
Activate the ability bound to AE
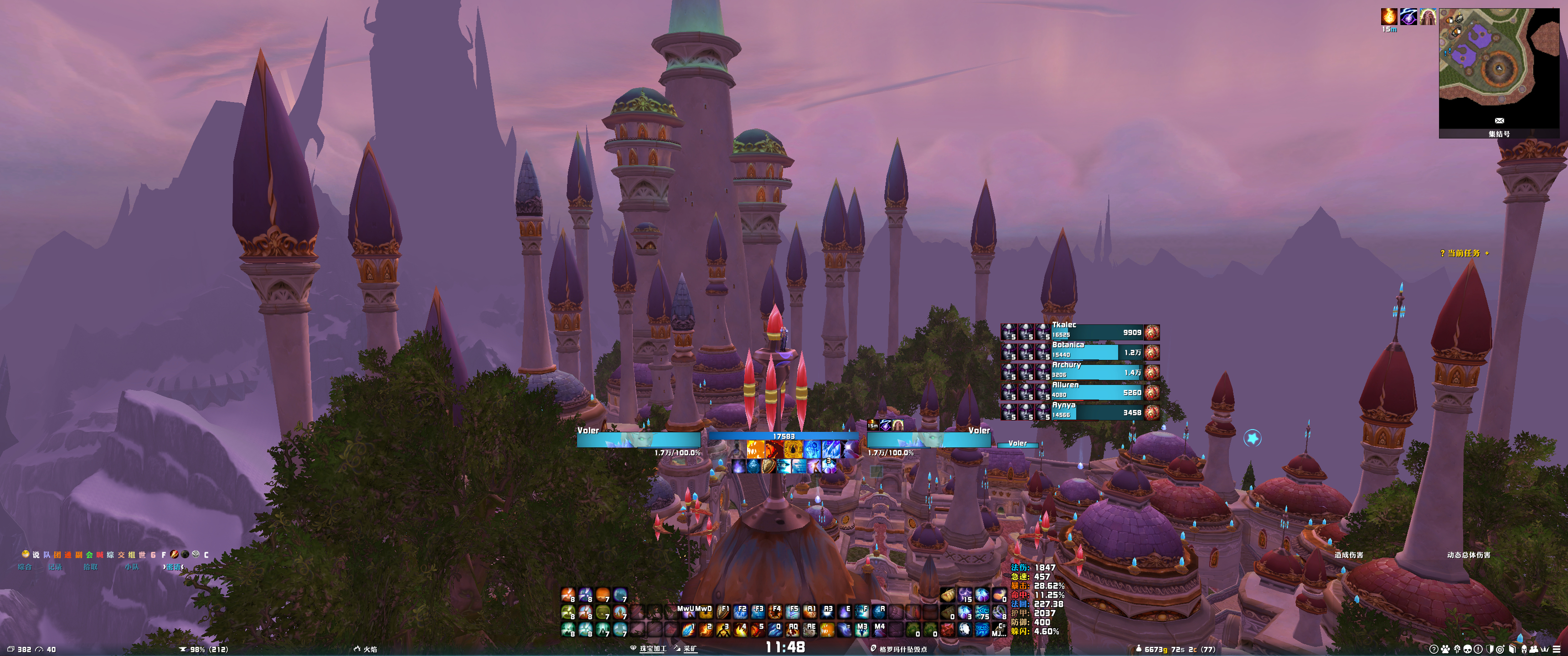point(810,629)
